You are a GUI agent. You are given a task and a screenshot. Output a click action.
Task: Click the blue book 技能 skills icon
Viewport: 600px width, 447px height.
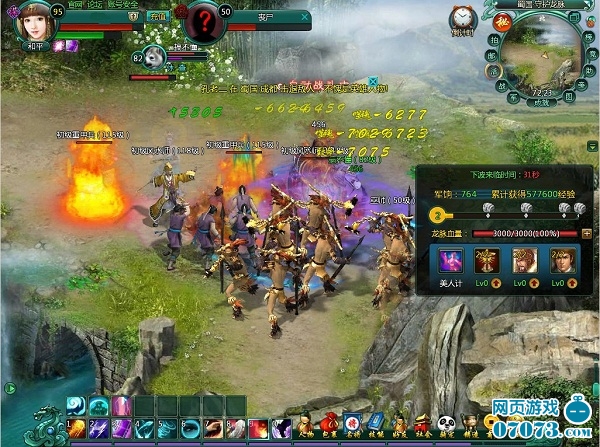point(374,422)
